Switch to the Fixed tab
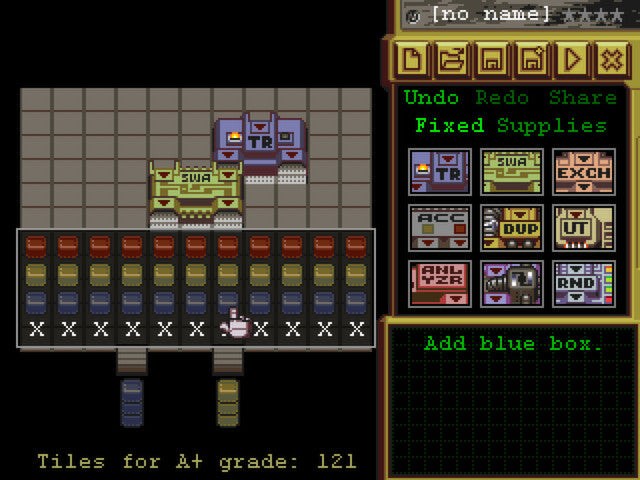Screen dimensions: 640x480 (449, 126)
